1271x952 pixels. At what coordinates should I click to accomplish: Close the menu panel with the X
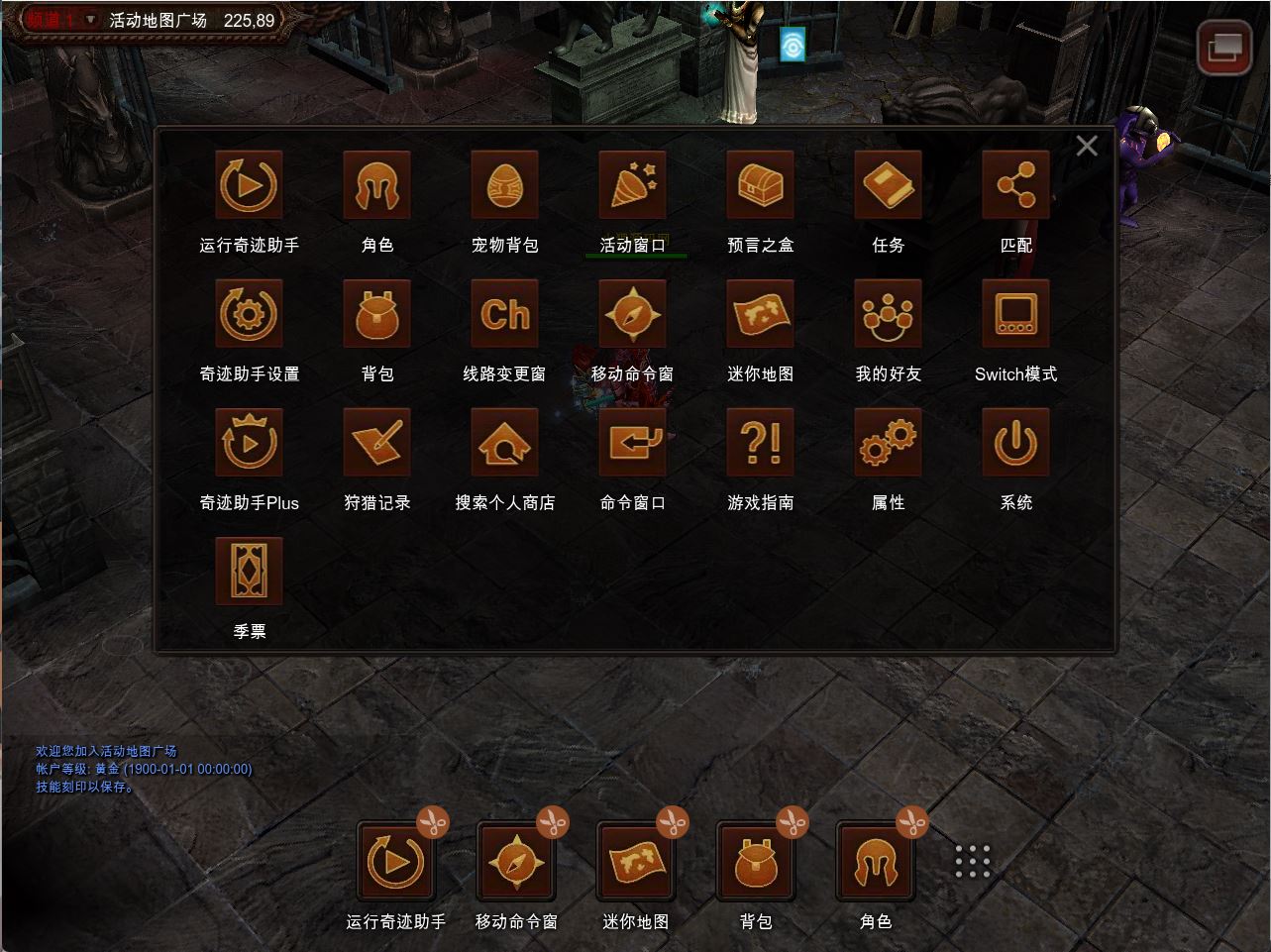1087,146
